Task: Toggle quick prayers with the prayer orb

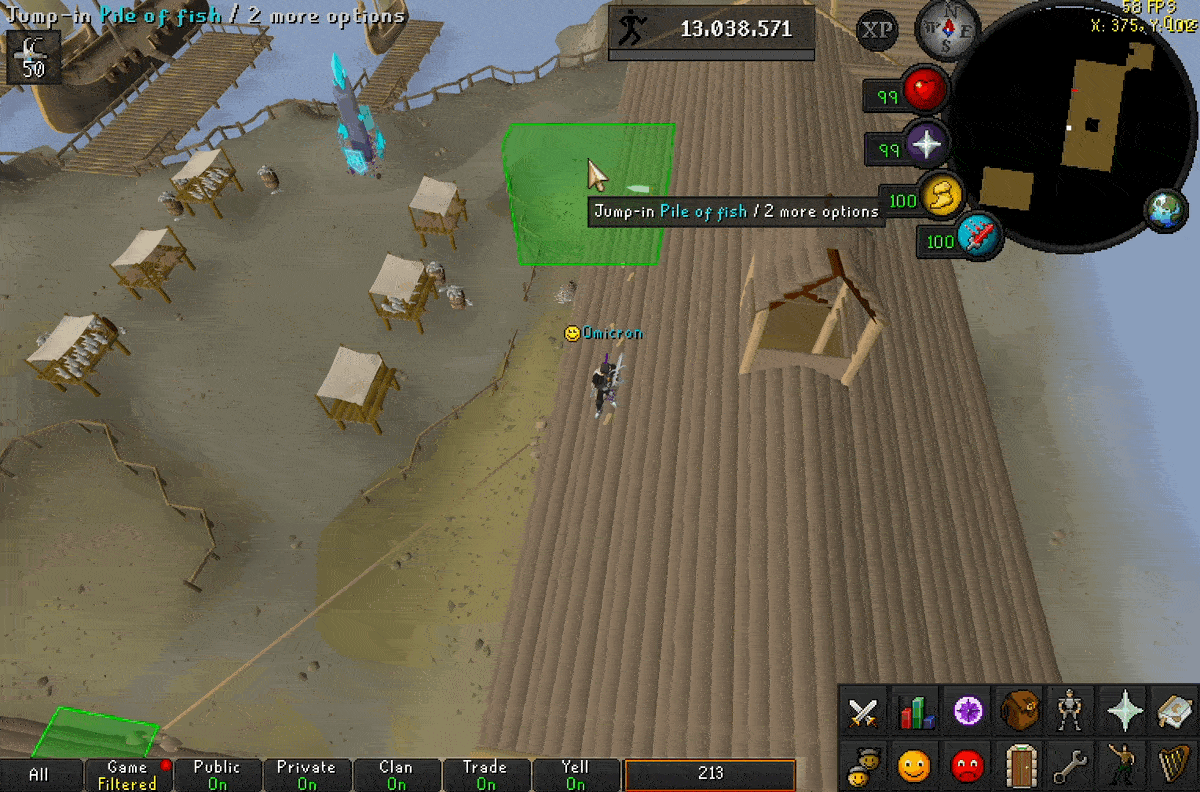Action: [926, 147]
